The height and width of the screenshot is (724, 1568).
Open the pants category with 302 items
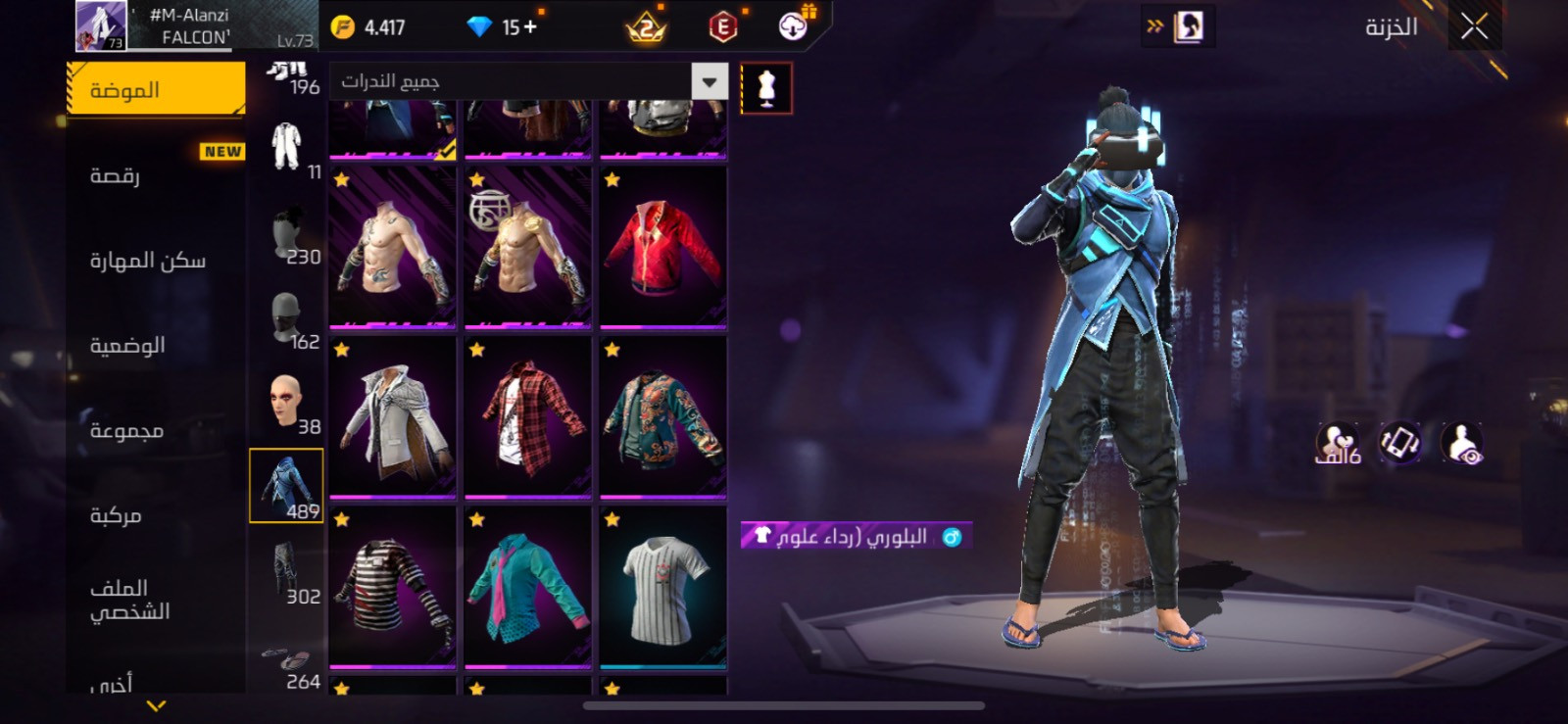coord(286,571)
